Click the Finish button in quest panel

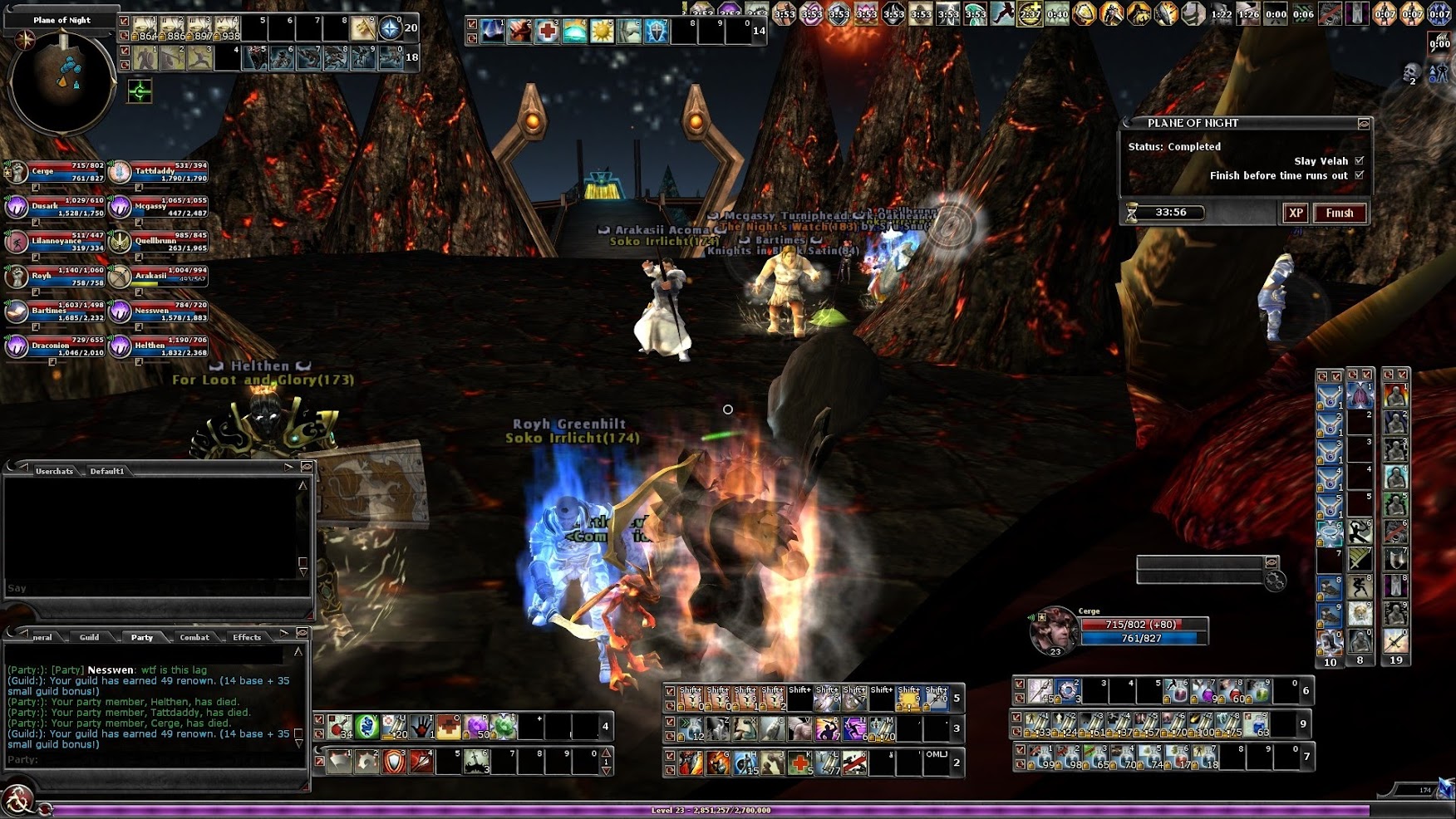1339,213
